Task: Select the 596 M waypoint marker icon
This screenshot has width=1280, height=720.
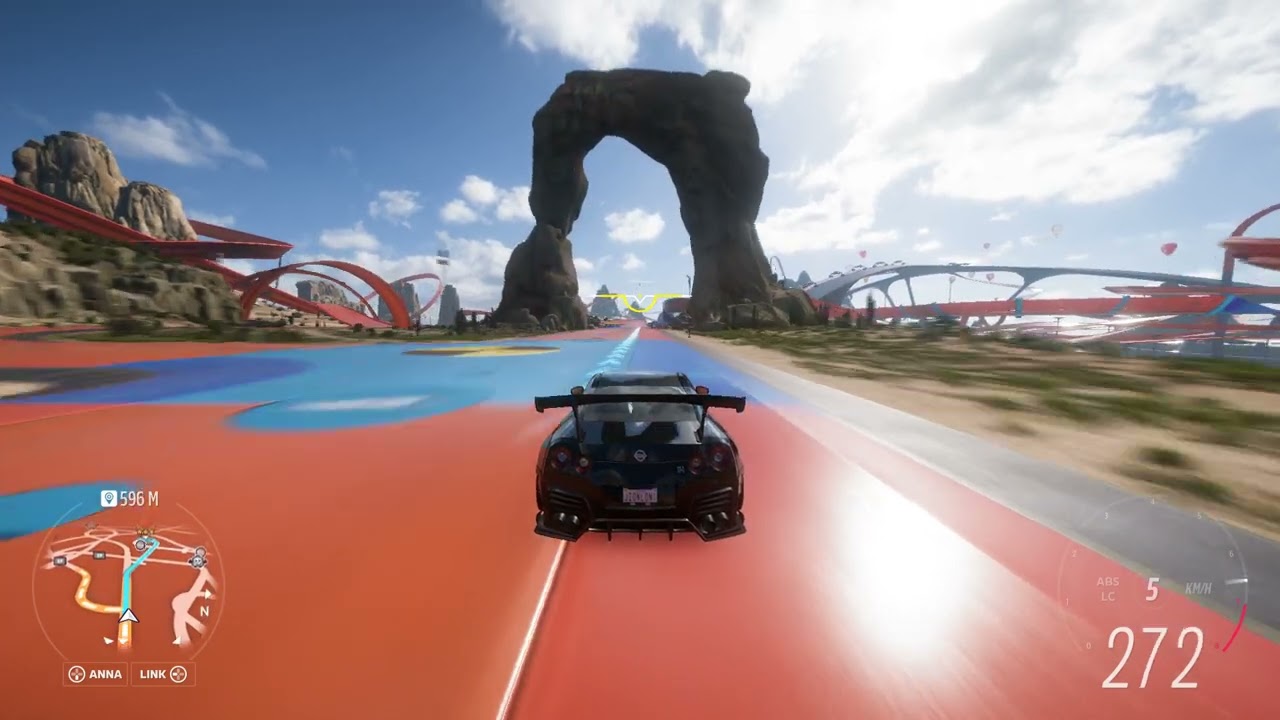Action: [109, 498]
